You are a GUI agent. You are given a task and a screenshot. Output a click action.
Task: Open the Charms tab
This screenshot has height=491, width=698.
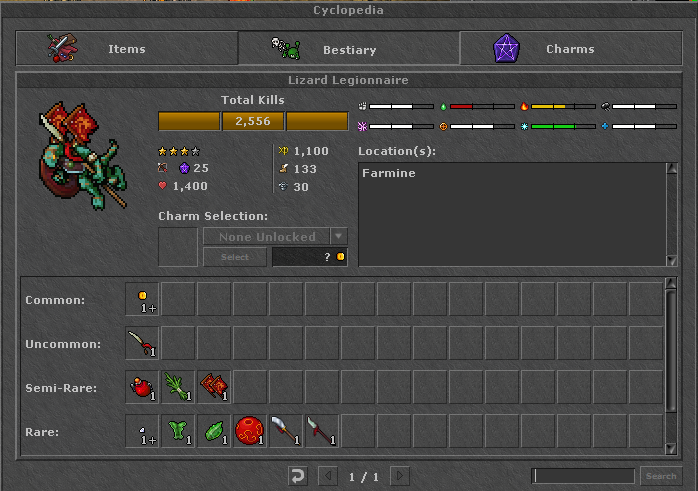570,48
